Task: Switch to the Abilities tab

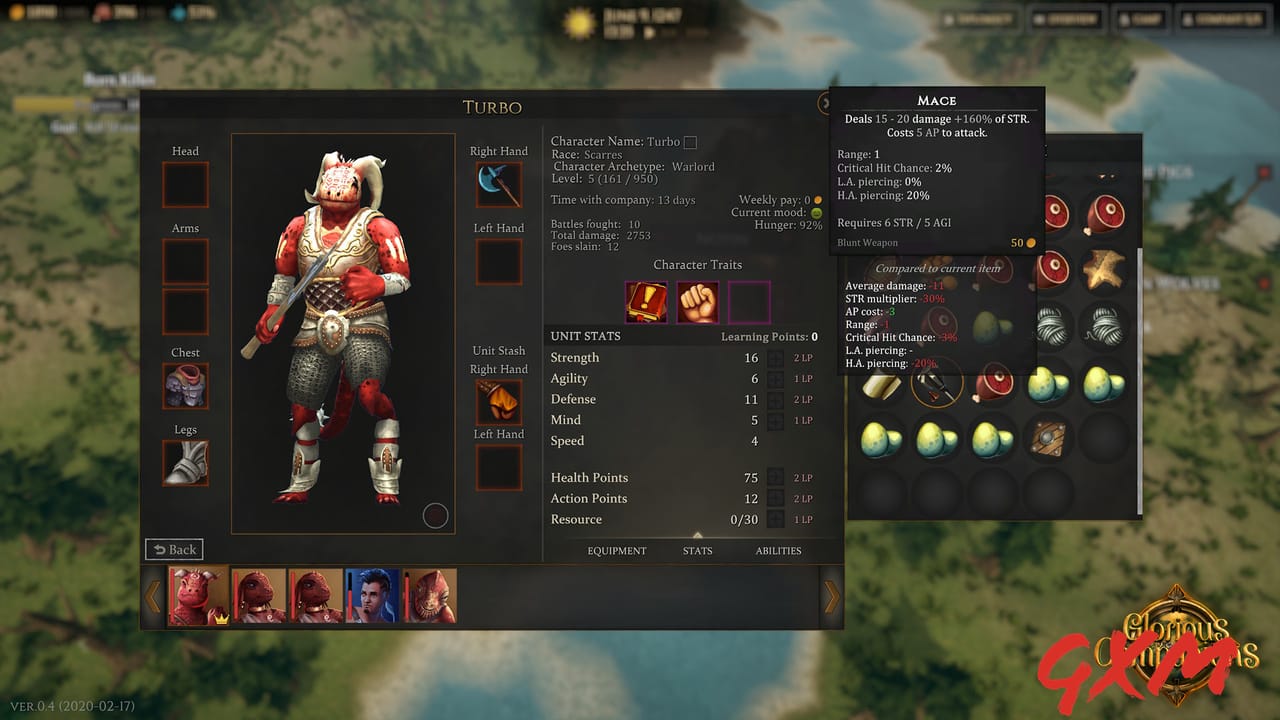Action: (779, 550)
